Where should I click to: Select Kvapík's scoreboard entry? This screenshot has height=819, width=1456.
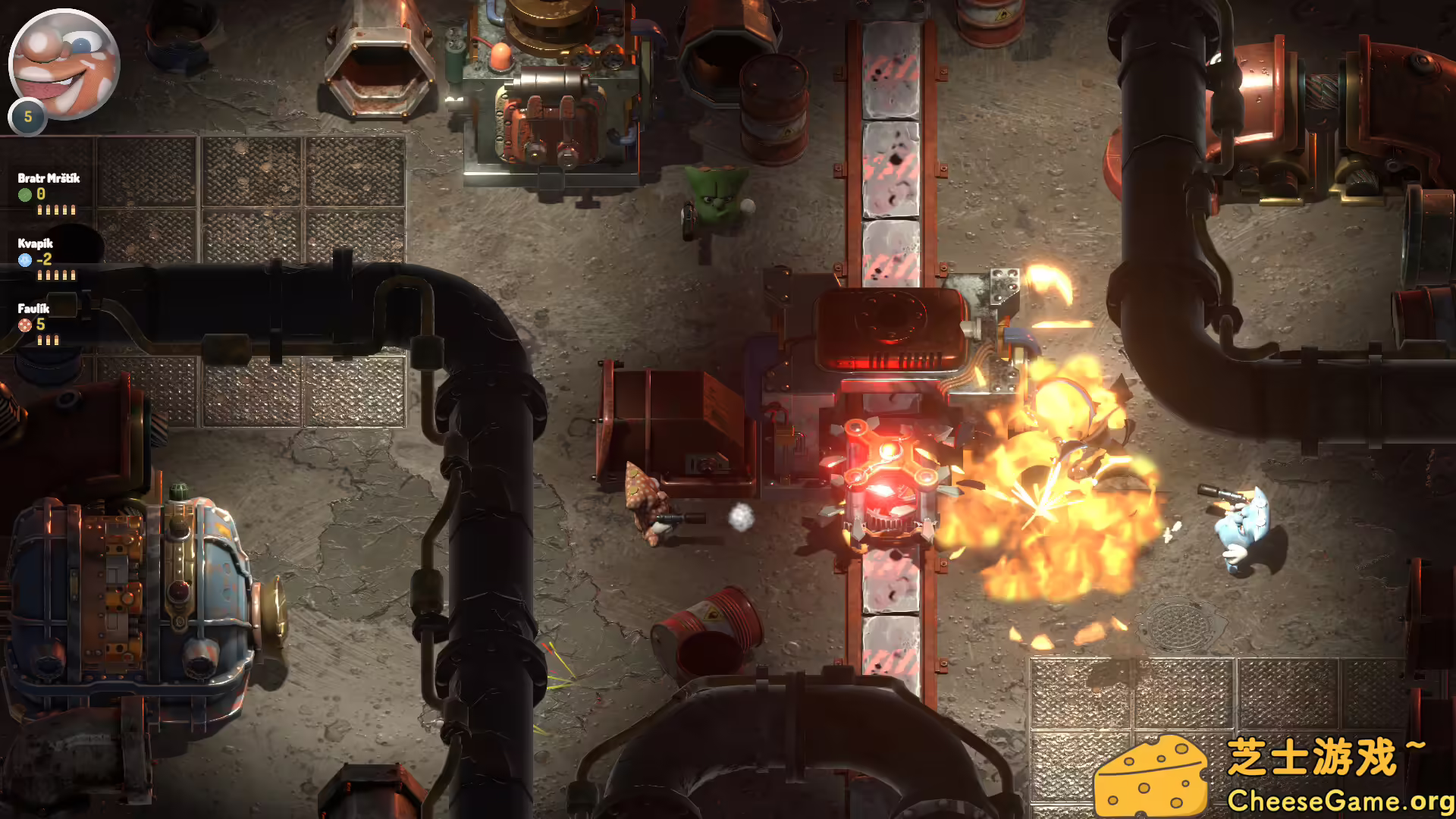coord(36,244)
